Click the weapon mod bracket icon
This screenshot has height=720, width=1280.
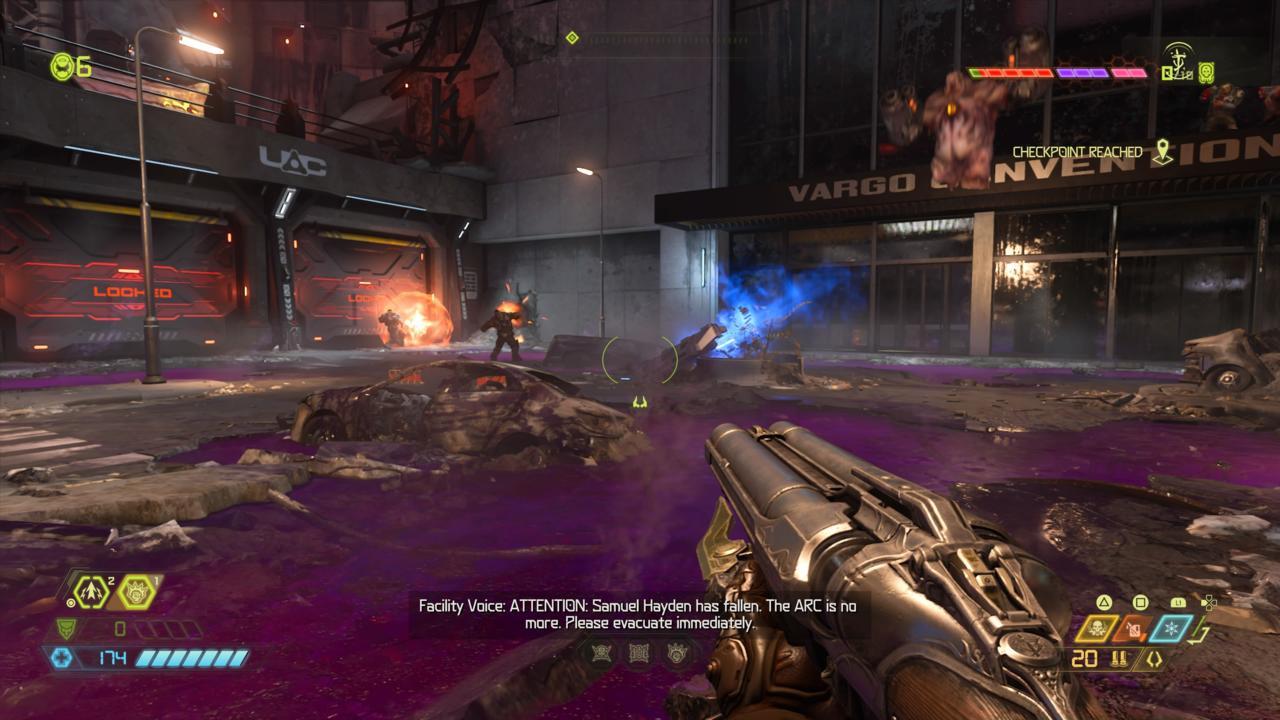(1152, 659)
